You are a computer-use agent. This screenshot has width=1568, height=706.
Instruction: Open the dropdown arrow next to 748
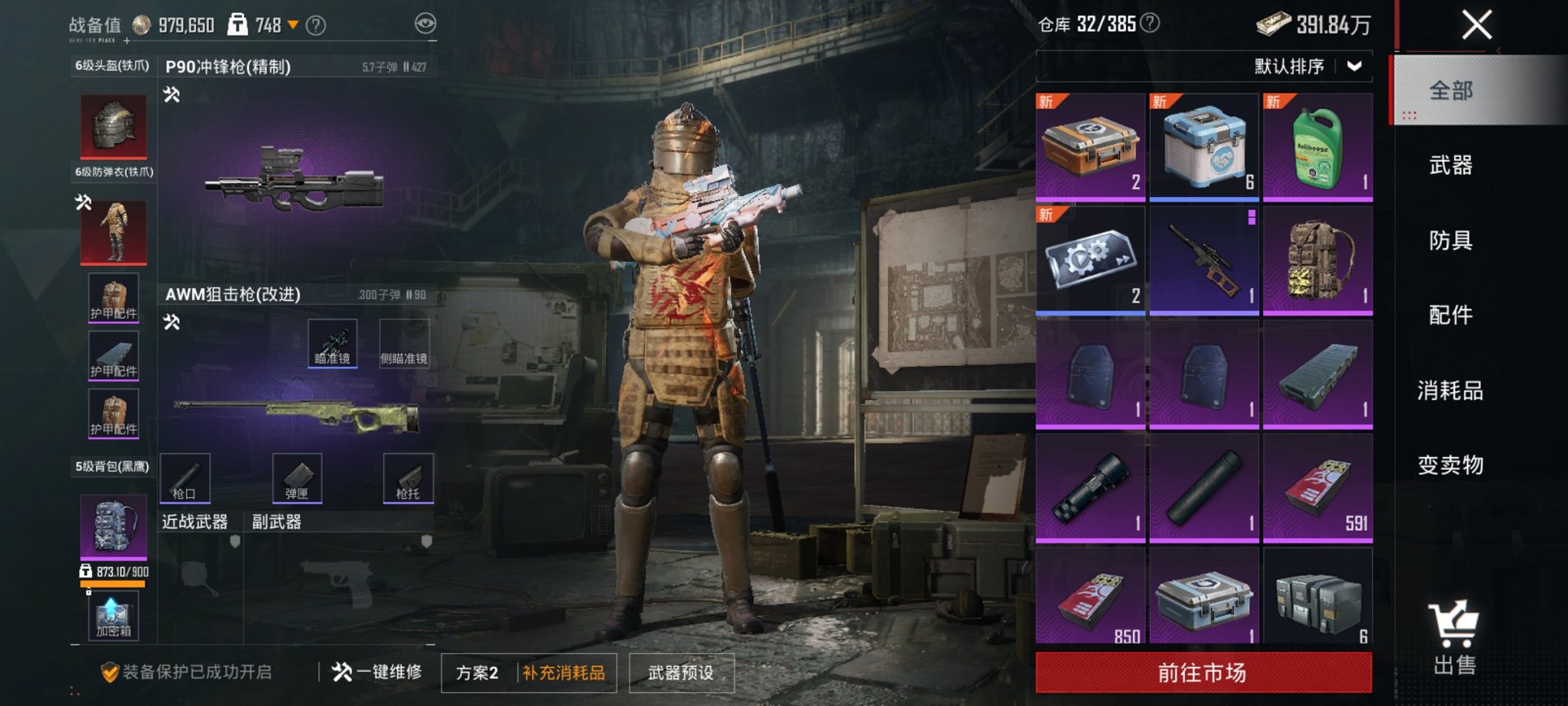tap(292, 24)
